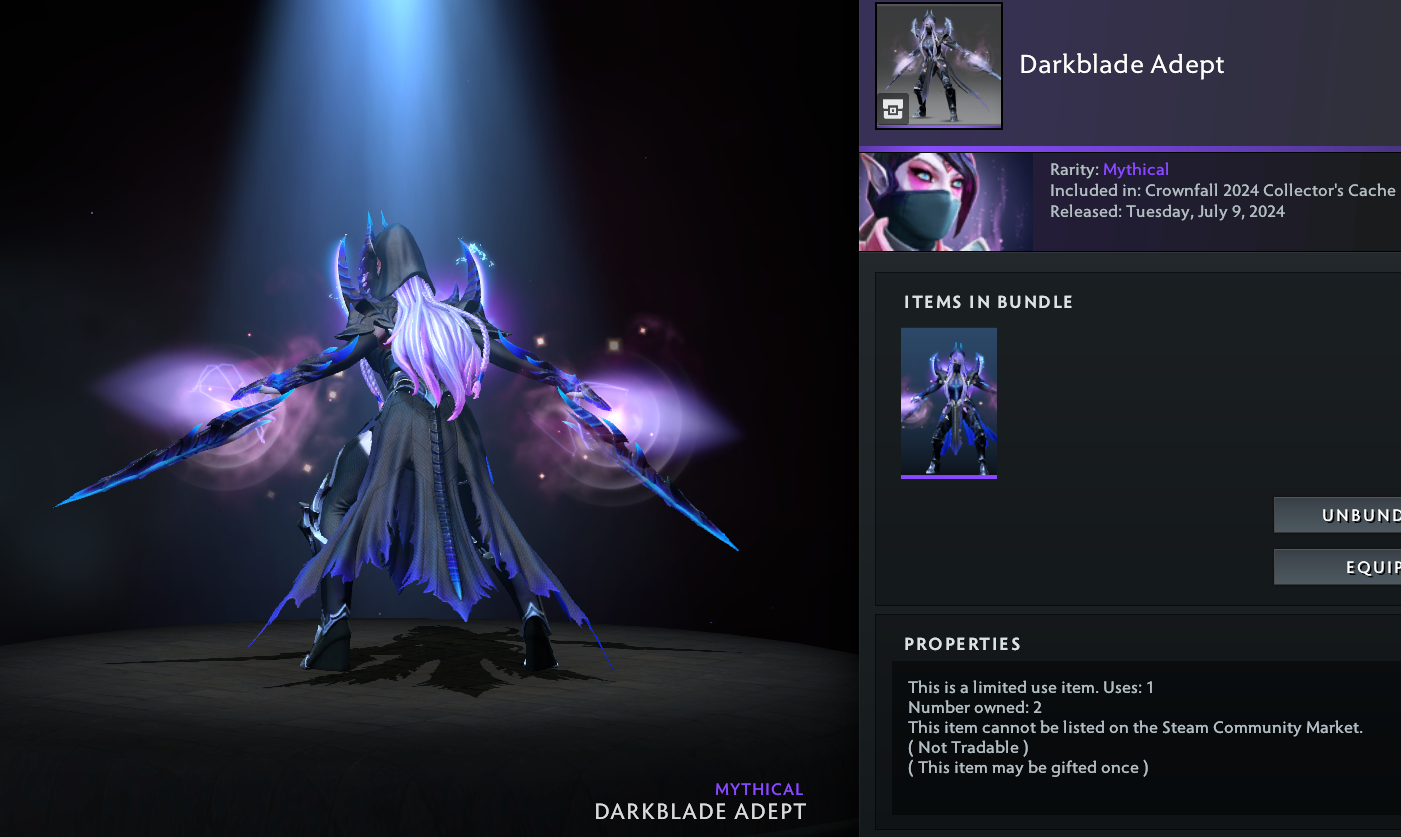Select the bundle item thumbnail under Items in Bundle
Viewport: 1401px width, 837px height.
tap(949, 402)
